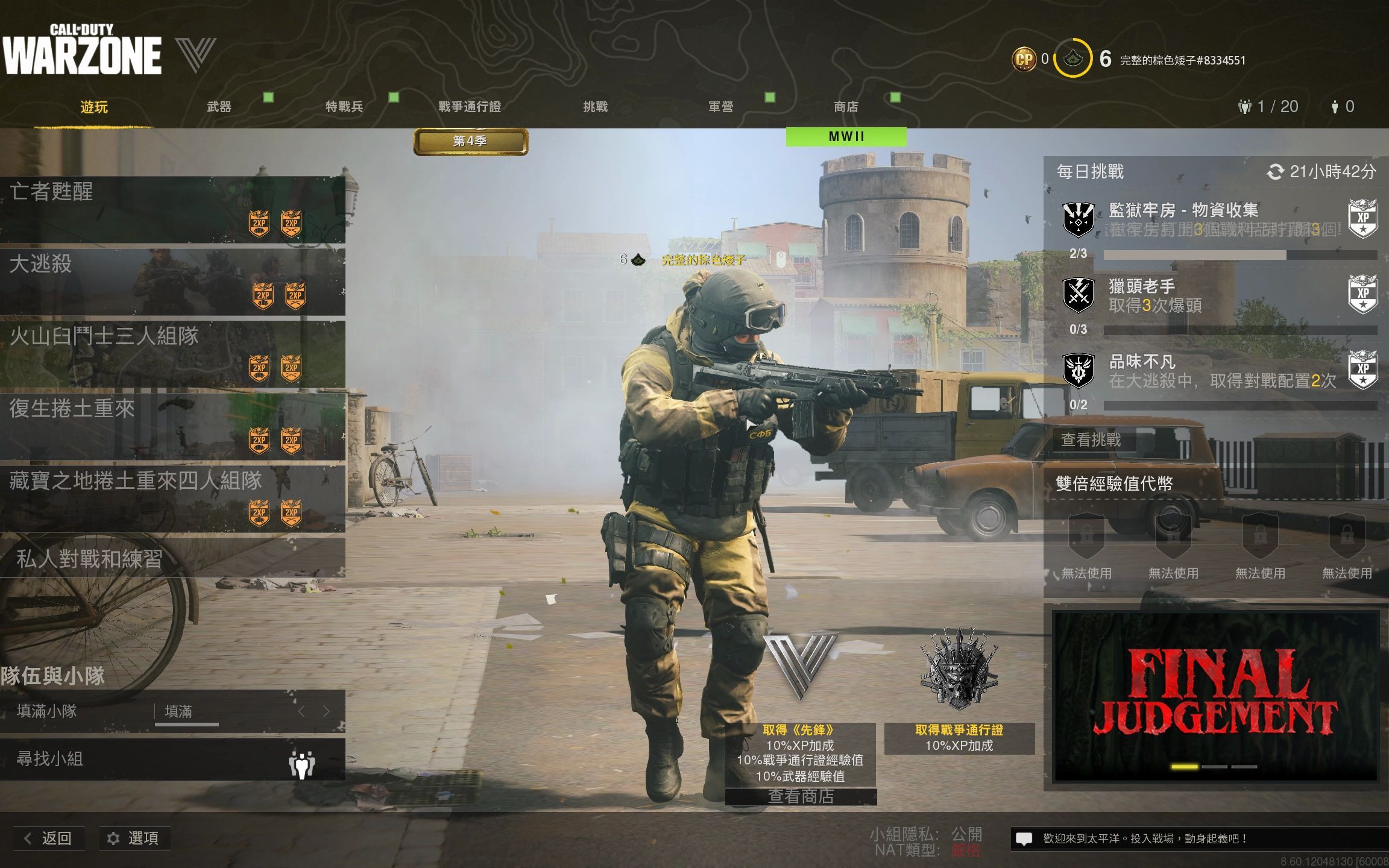Switch to the 武器 tab
This screenshot has height=868, width=1389.
219,107
